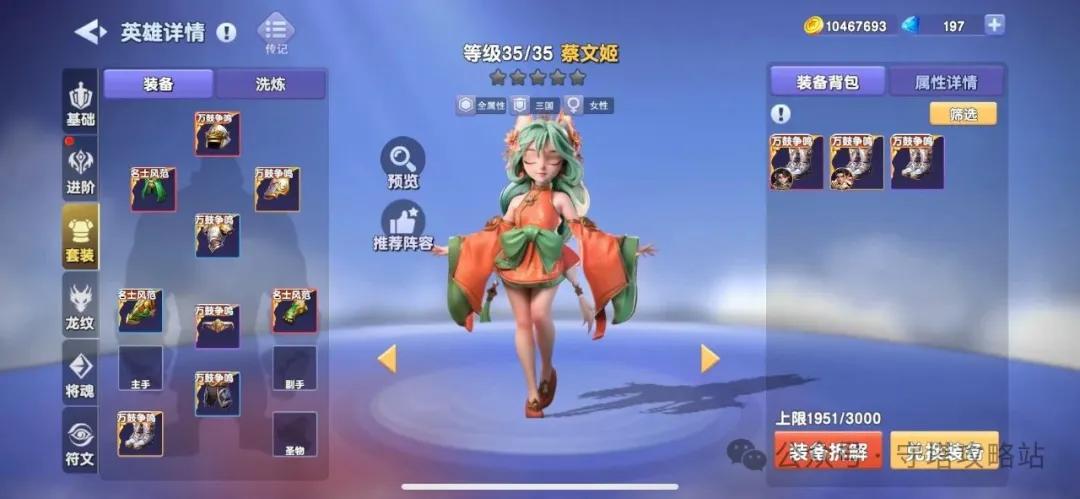Tap the 装备拆解 button
The image size is (1080, 499).
tap(828, 451)
